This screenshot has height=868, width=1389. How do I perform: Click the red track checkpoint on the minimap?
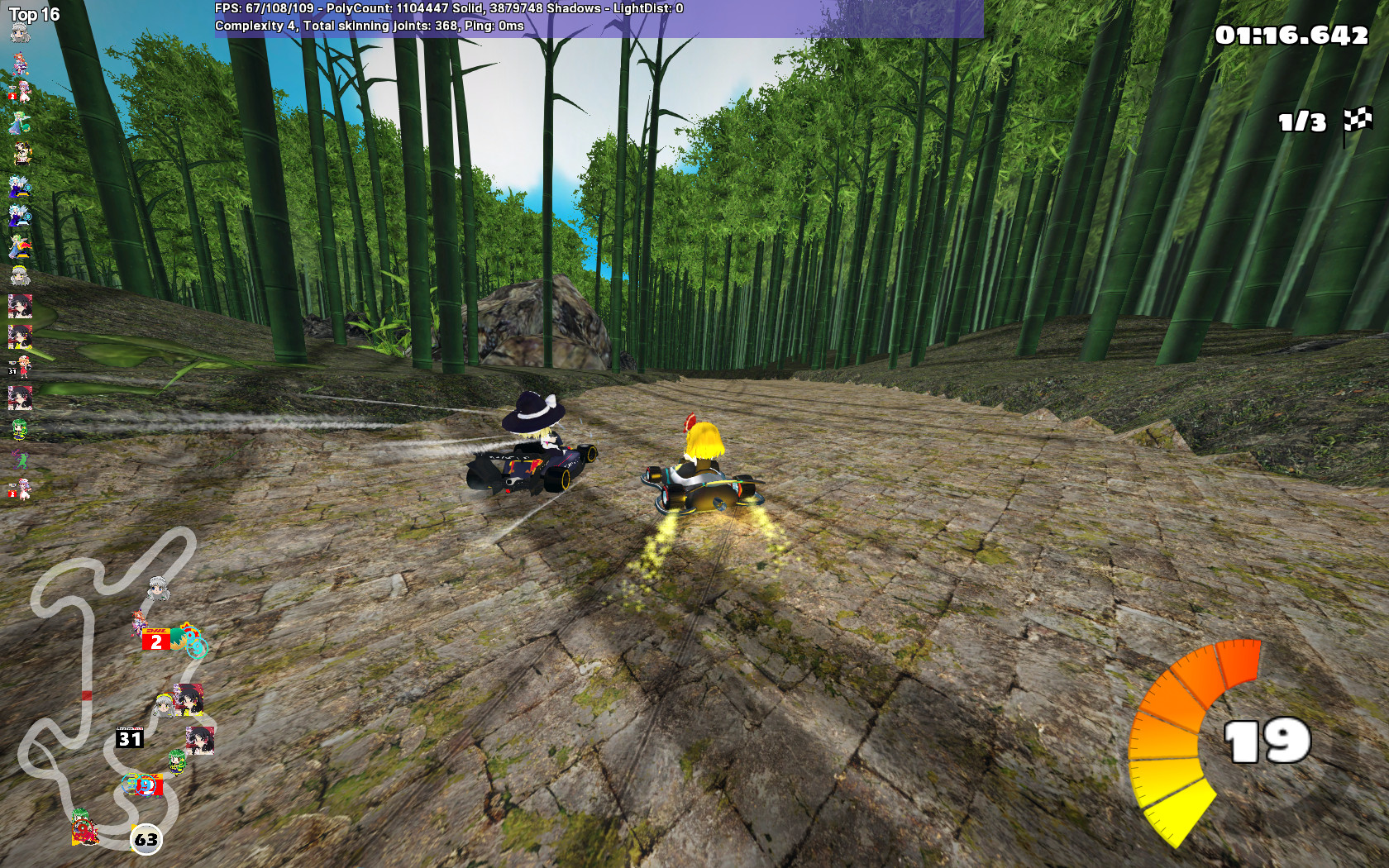pyautogui.click(x=87, y=694)
